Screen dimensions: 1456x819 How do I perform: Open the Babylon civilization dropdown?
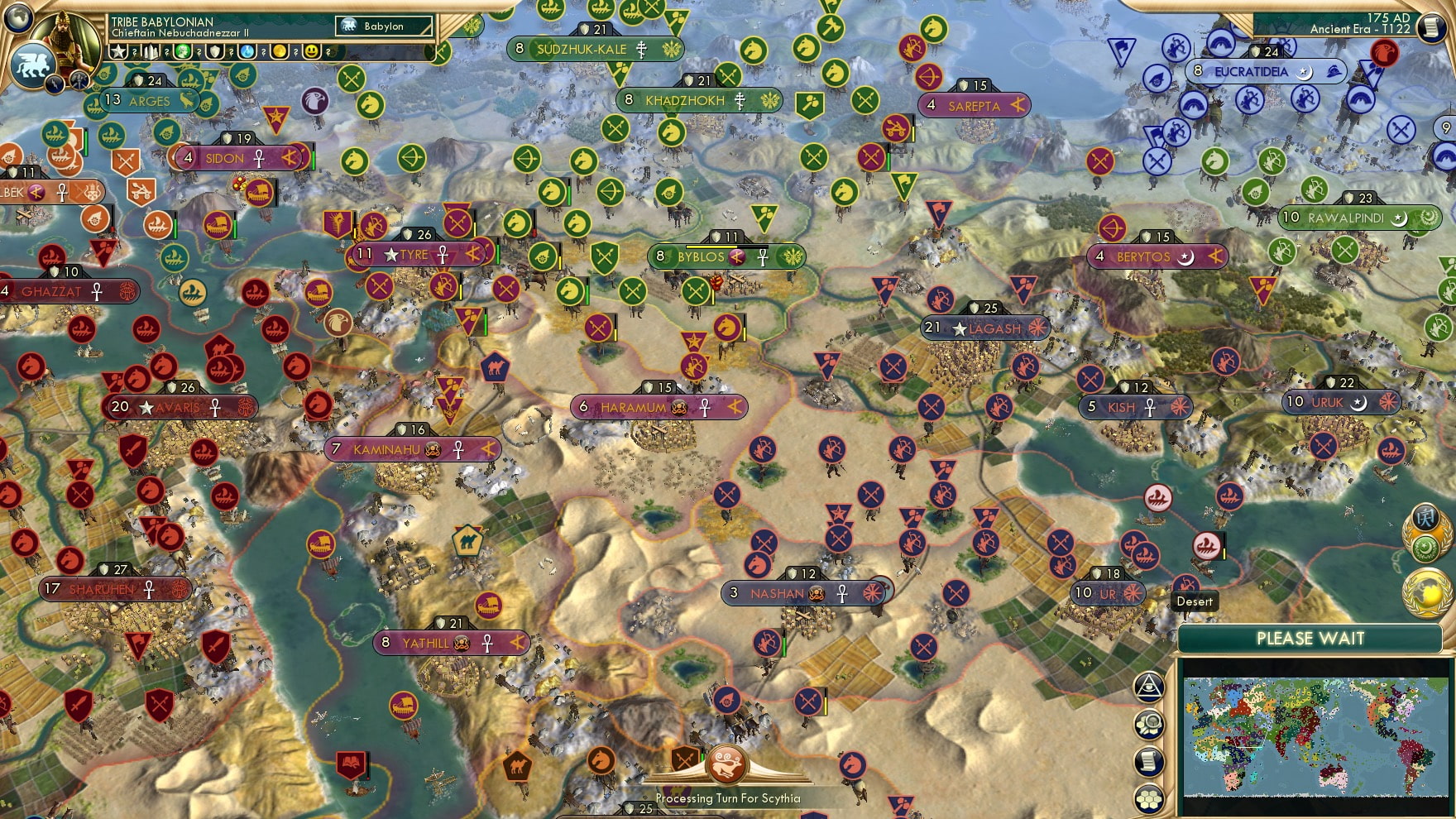(384, 26)
